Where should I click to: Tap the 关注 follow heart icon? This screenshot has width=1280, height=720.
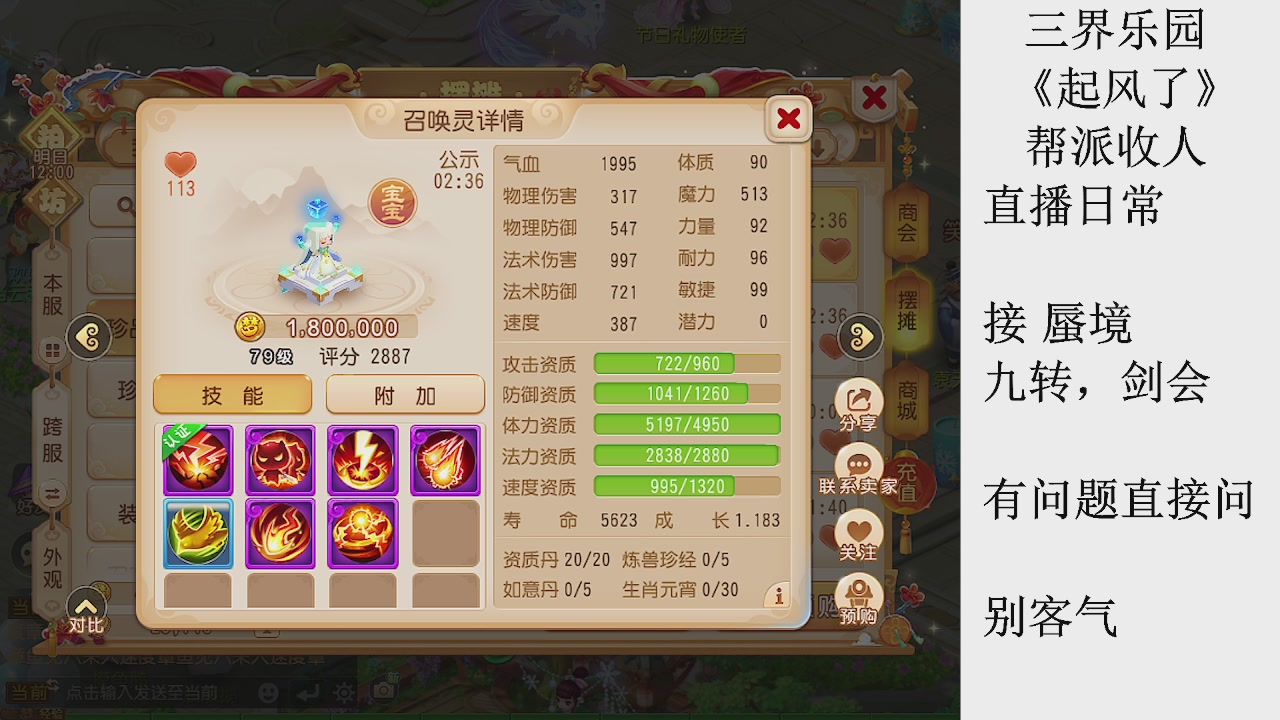(857, 528)
